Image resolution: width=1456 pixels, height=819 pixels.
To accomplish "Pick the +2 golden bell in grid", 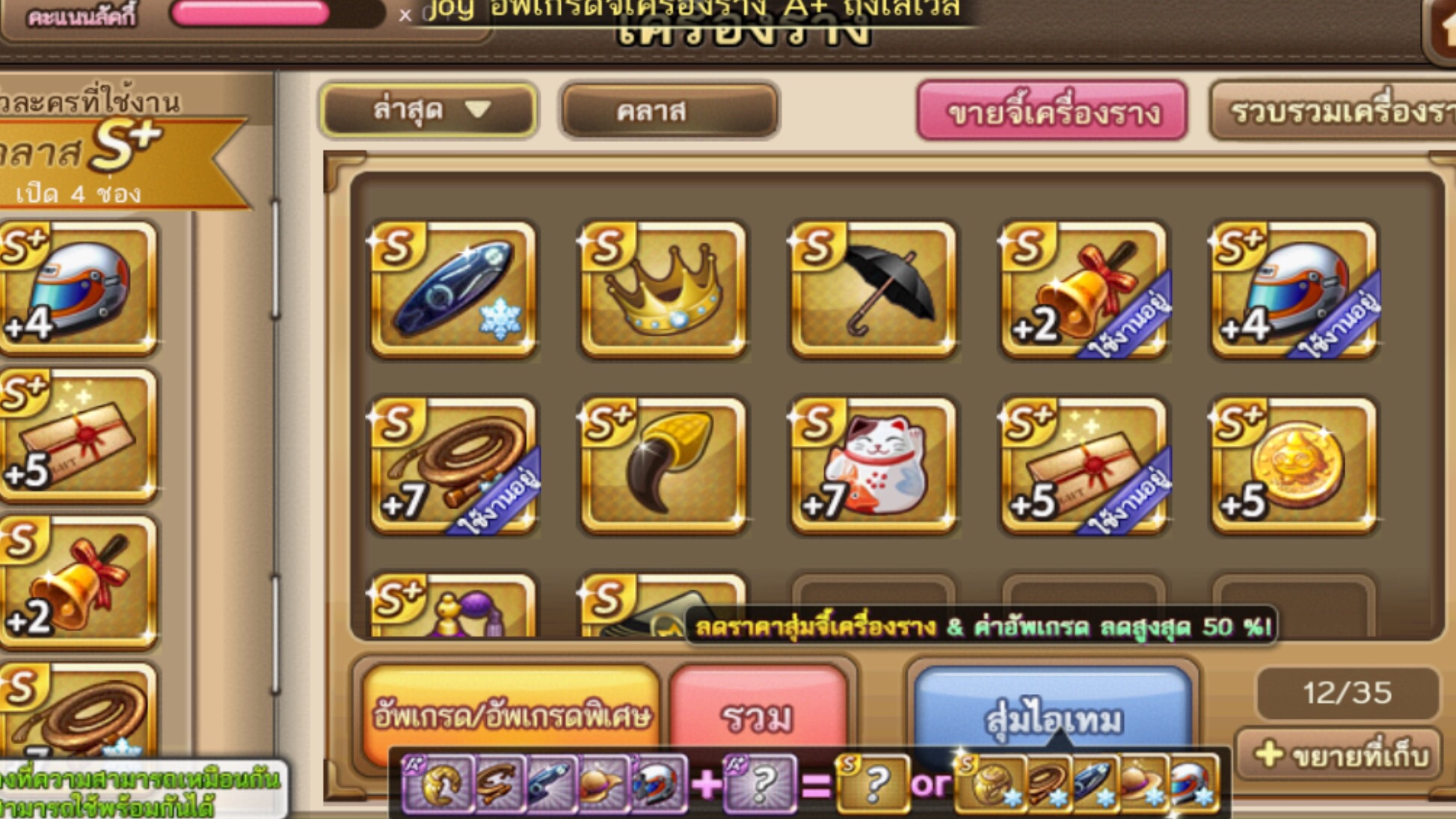I will click(x=1084, y=289).
